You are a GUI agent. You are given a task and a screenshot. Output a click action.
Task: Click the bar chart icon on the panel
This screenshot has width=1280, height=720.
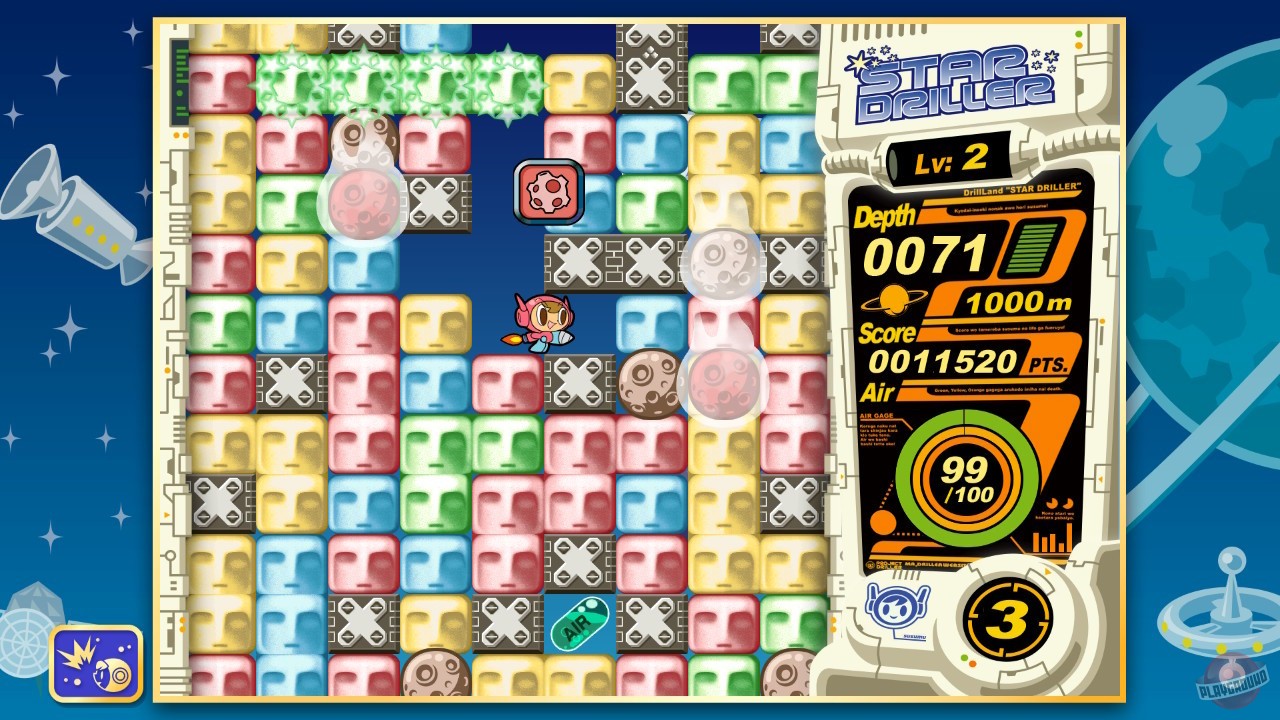pyautogui.click(x=1050, y=541)
